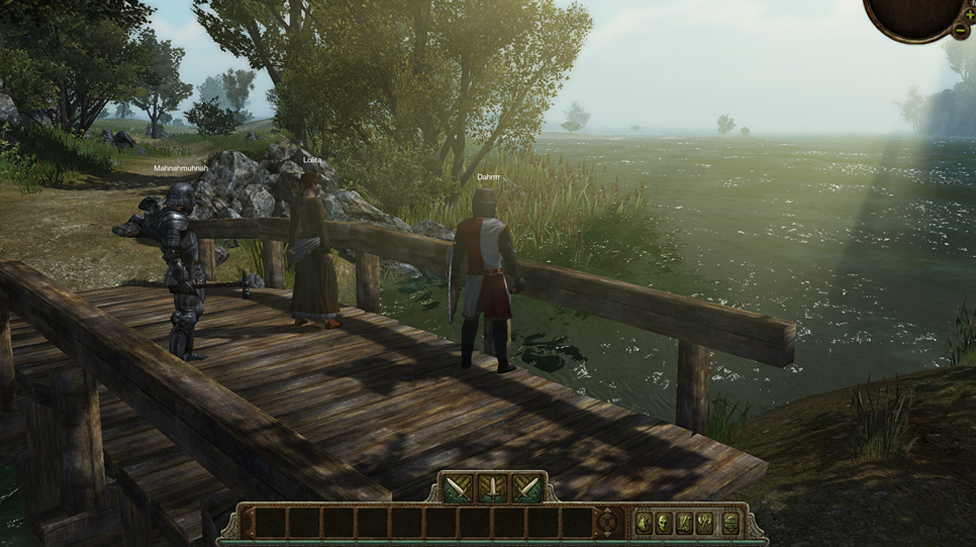
Task: Choose the left crossed-swords stance icon
Action: 458,488
